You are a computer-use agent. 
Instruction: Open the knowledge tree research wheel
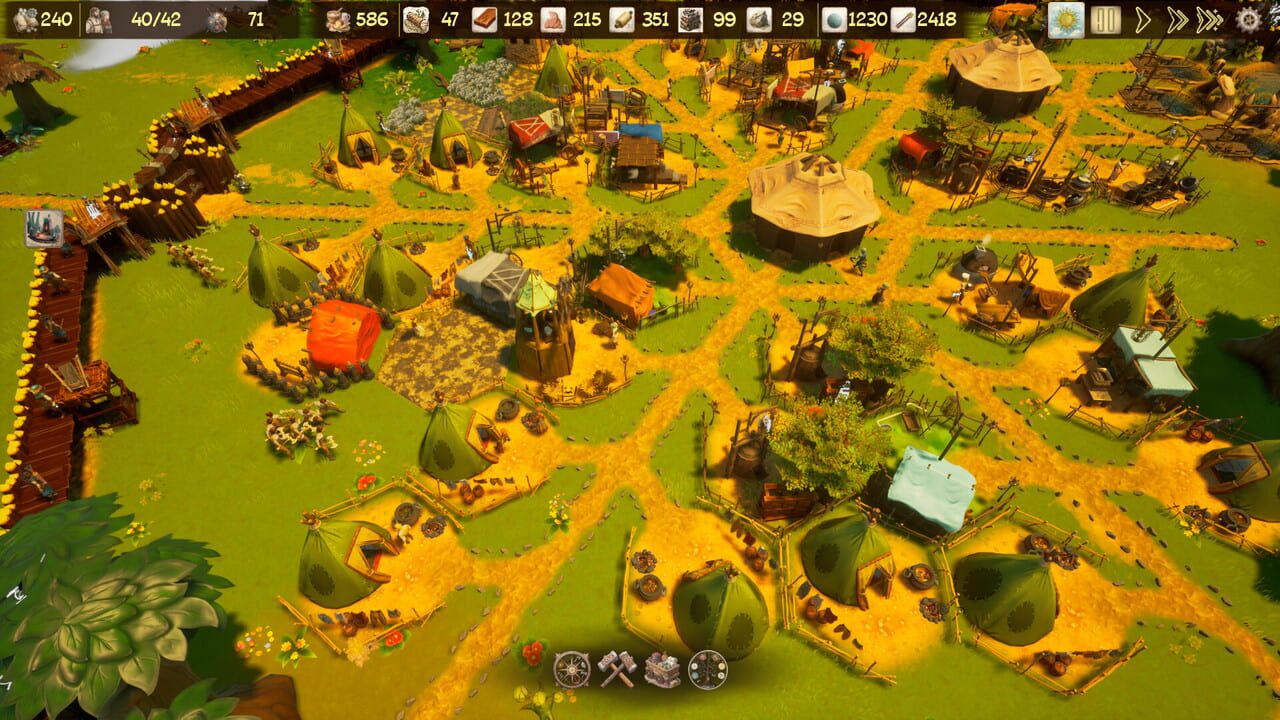point(710,670)
